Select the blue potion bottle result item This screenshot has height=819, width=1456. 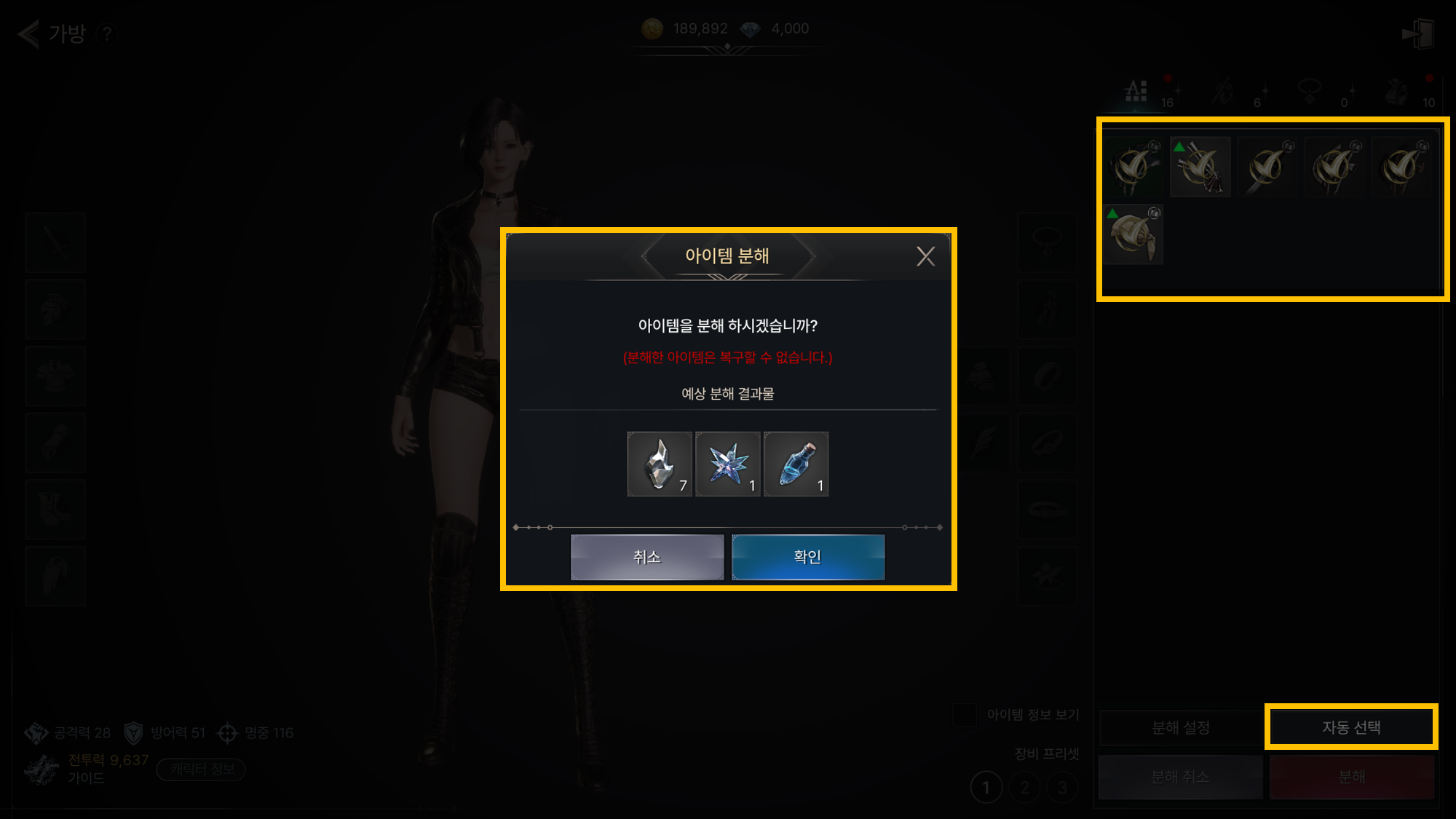coord(796,464)
